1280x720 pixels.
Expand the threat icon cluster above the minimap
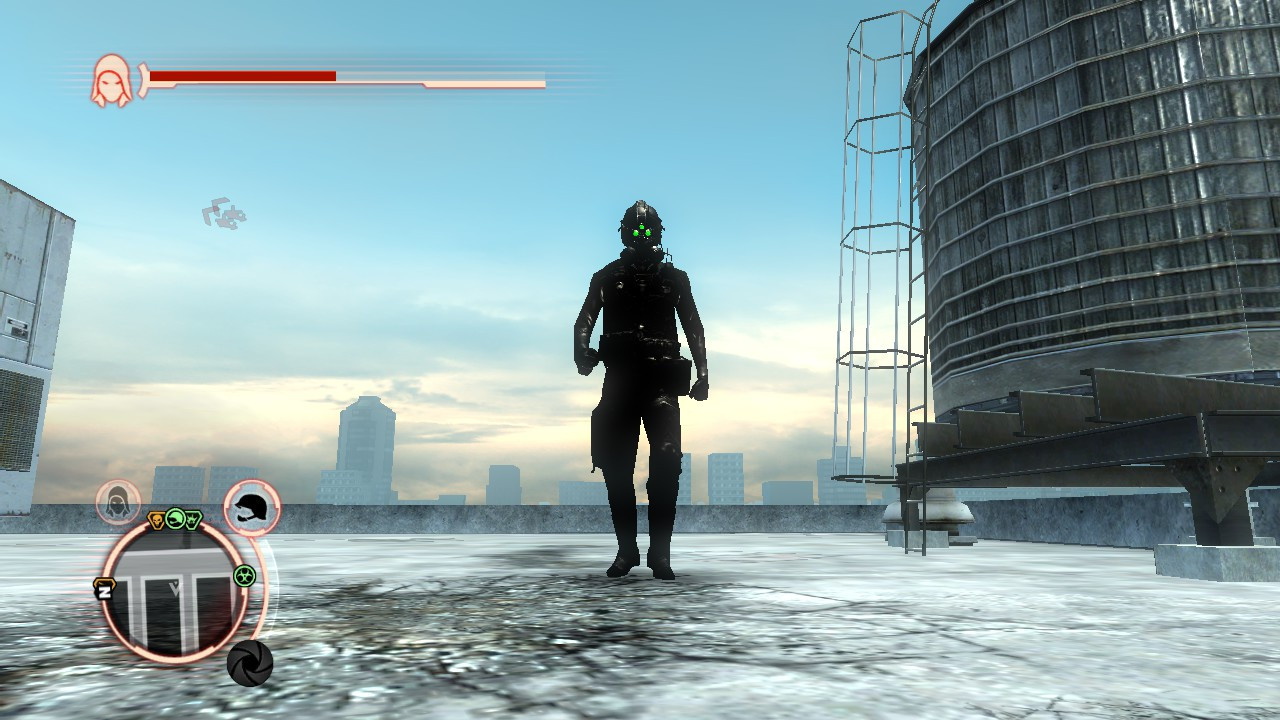pyautogui.click(x=175, y=518)
